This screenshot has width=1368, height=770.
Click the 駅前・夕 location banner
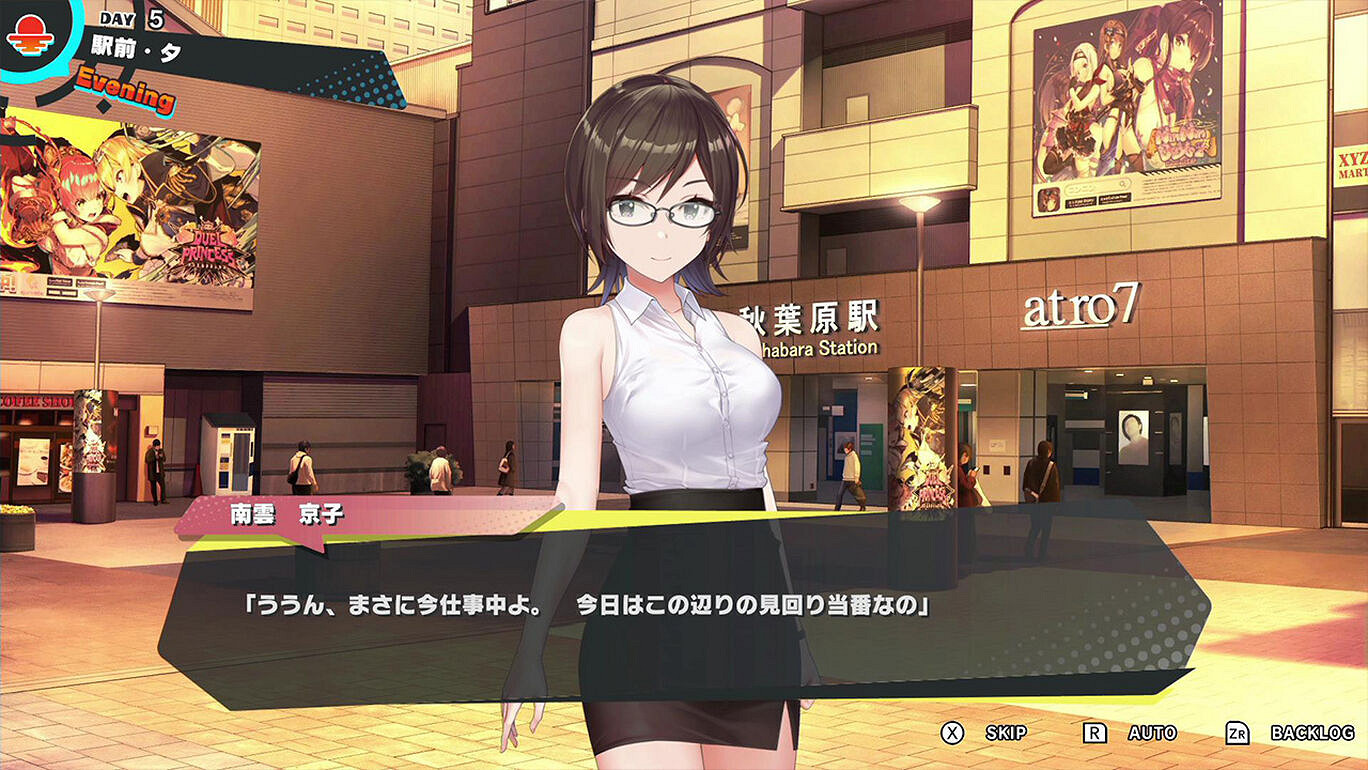(x=135, y=45)
